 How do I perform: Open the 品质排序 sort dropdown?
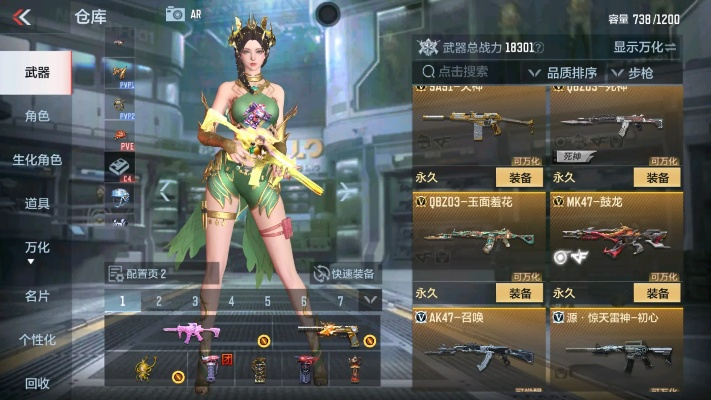click(x=572, y=72)
